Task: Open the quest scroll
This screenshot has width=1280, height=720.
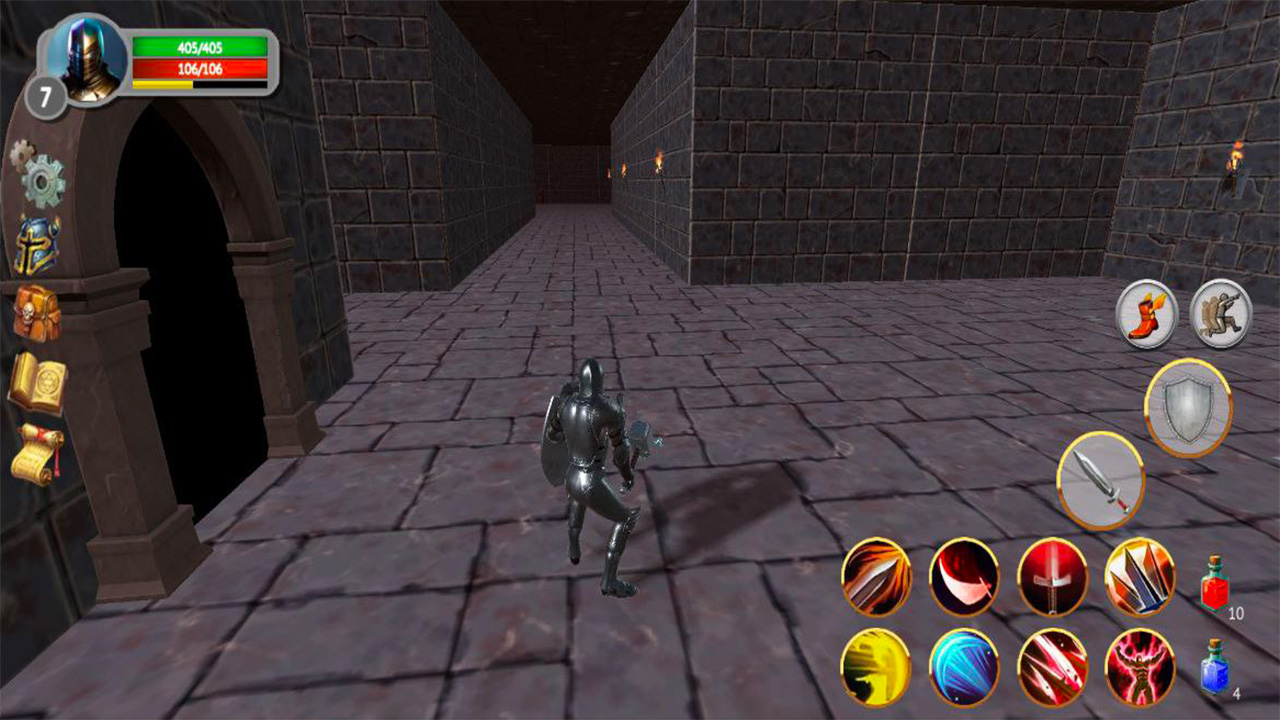Action: 38,455
